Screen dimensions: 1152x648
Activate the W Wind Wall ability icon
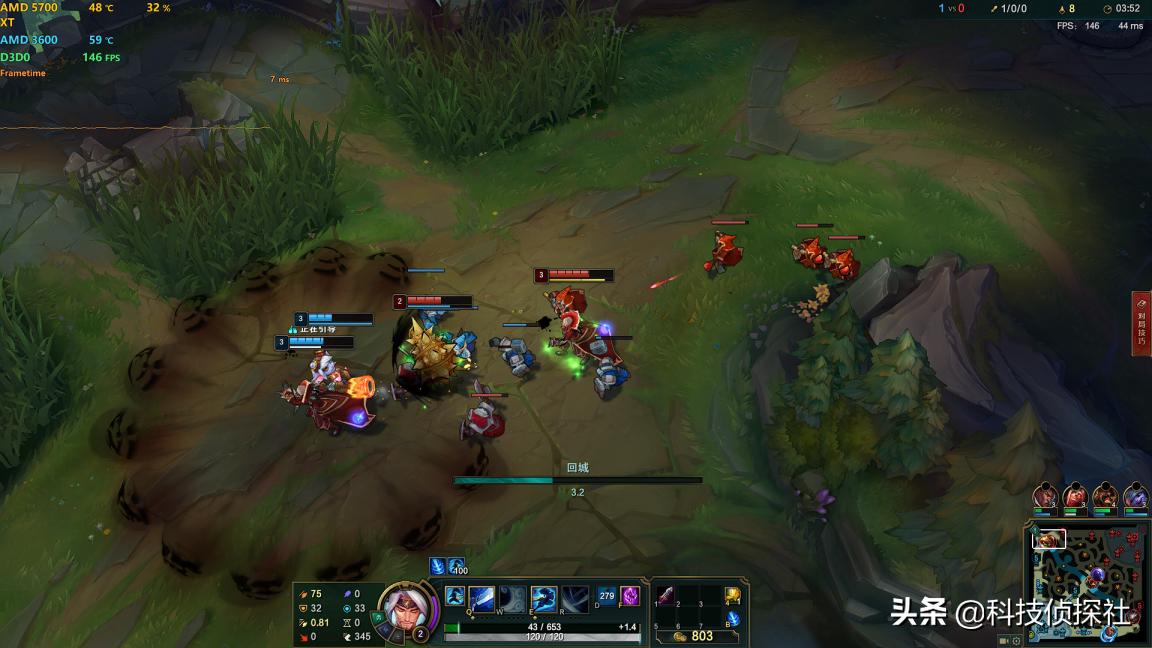point(512,600)
